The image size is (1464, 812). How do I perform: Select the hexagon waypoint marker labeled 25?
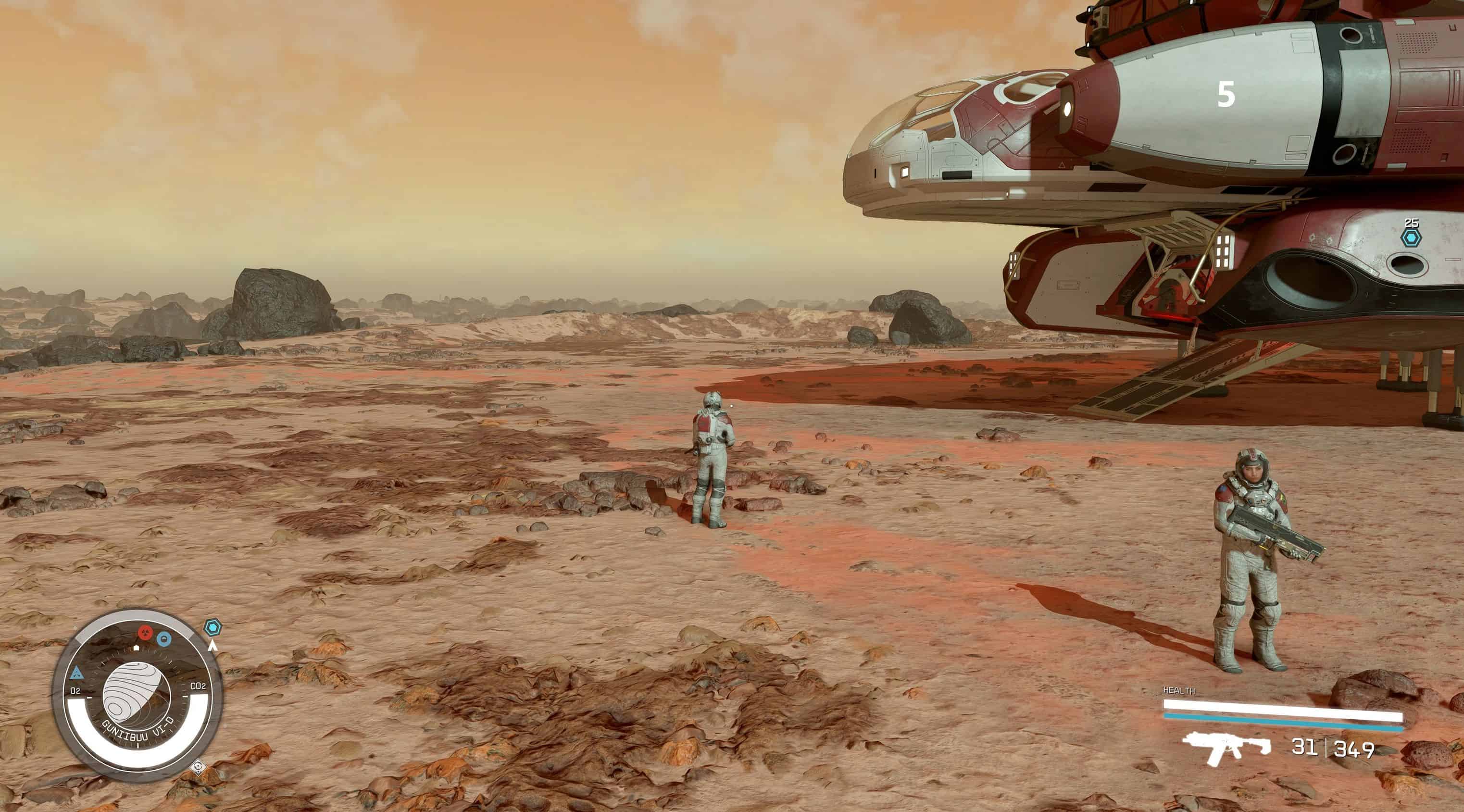(x=1411, y=237)
